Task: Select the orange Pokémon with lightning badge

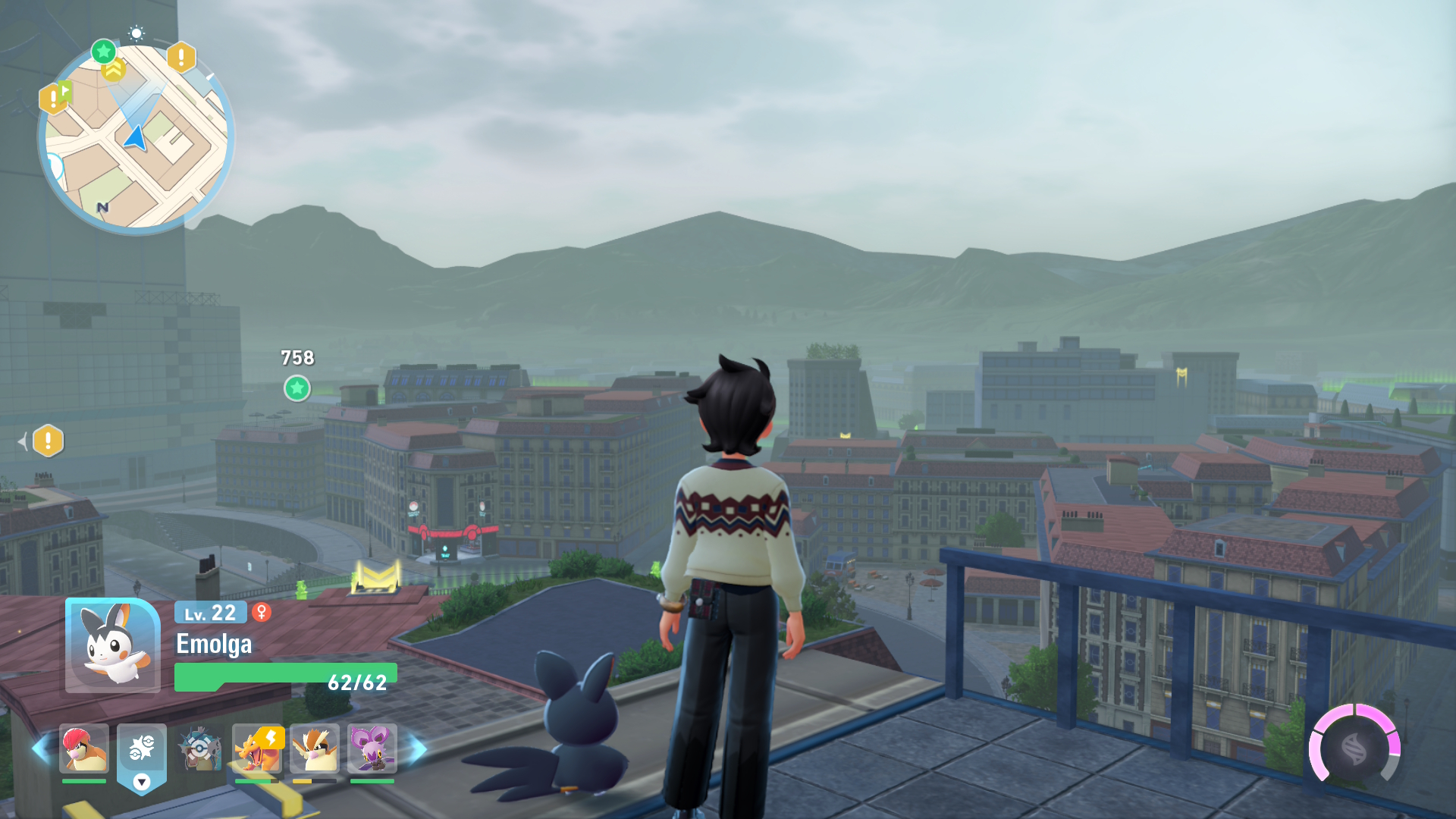Action: (257, 748)
